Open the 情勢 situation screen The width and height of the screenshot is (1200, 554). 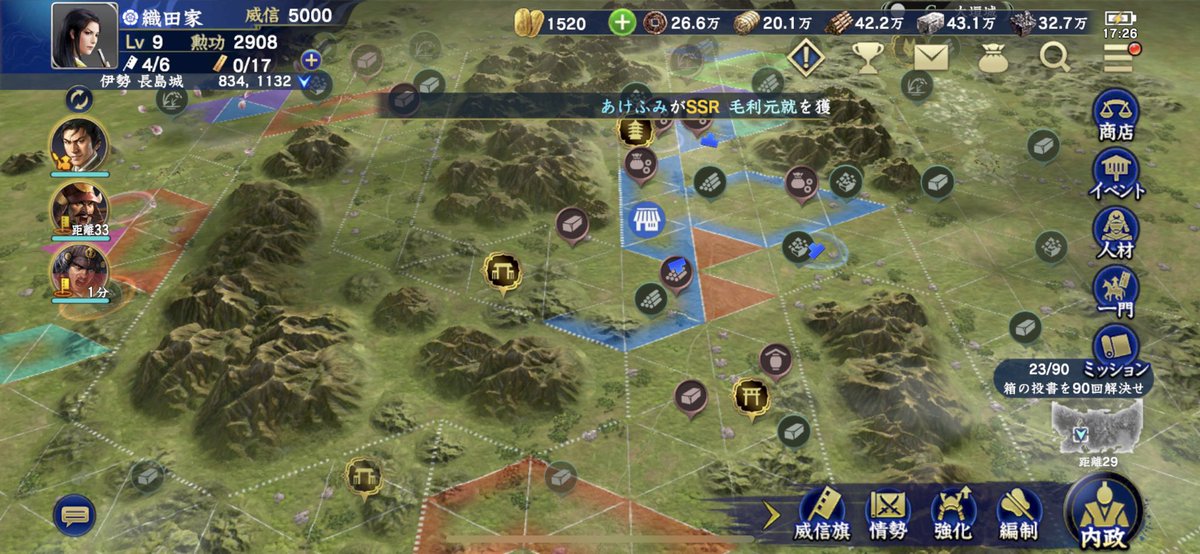click(886, 513)
